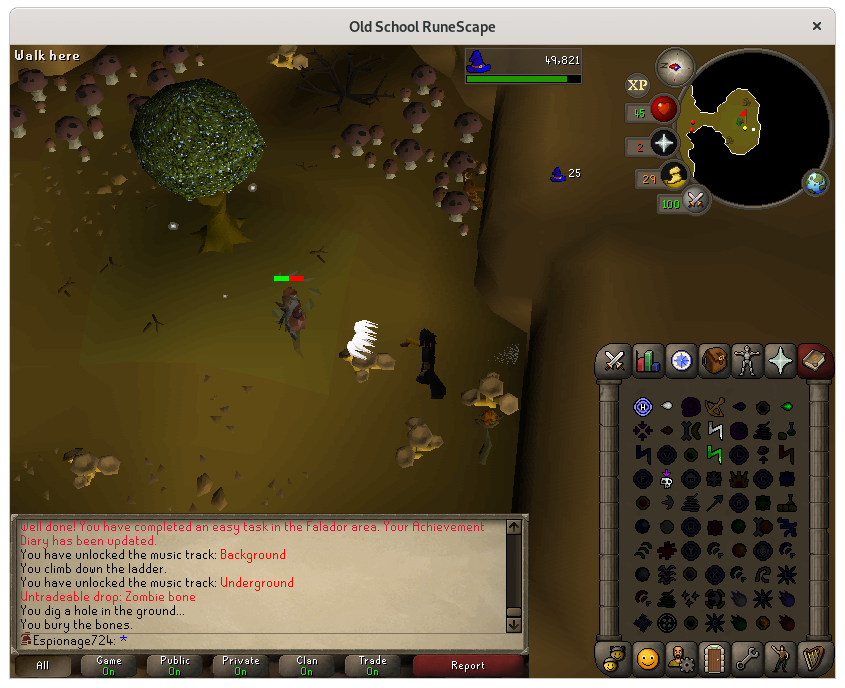The width and height of the screenshot is (845, 688).
Task: Close the Old School RuneScape window
Action: [x=819, y=27]
